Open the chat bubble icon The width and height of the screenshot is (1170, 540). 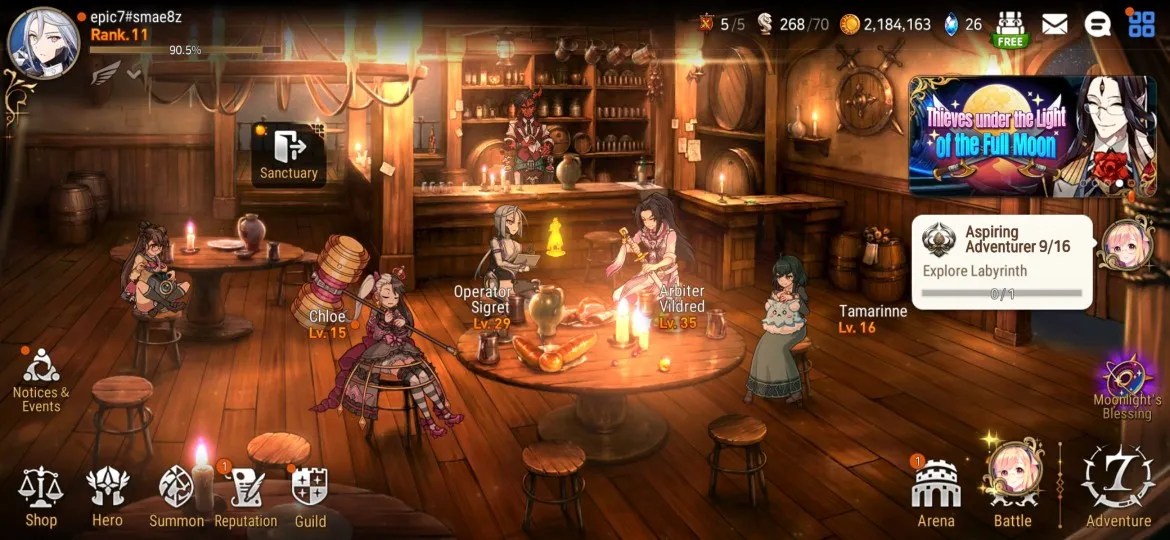(x=1098, y=24)
